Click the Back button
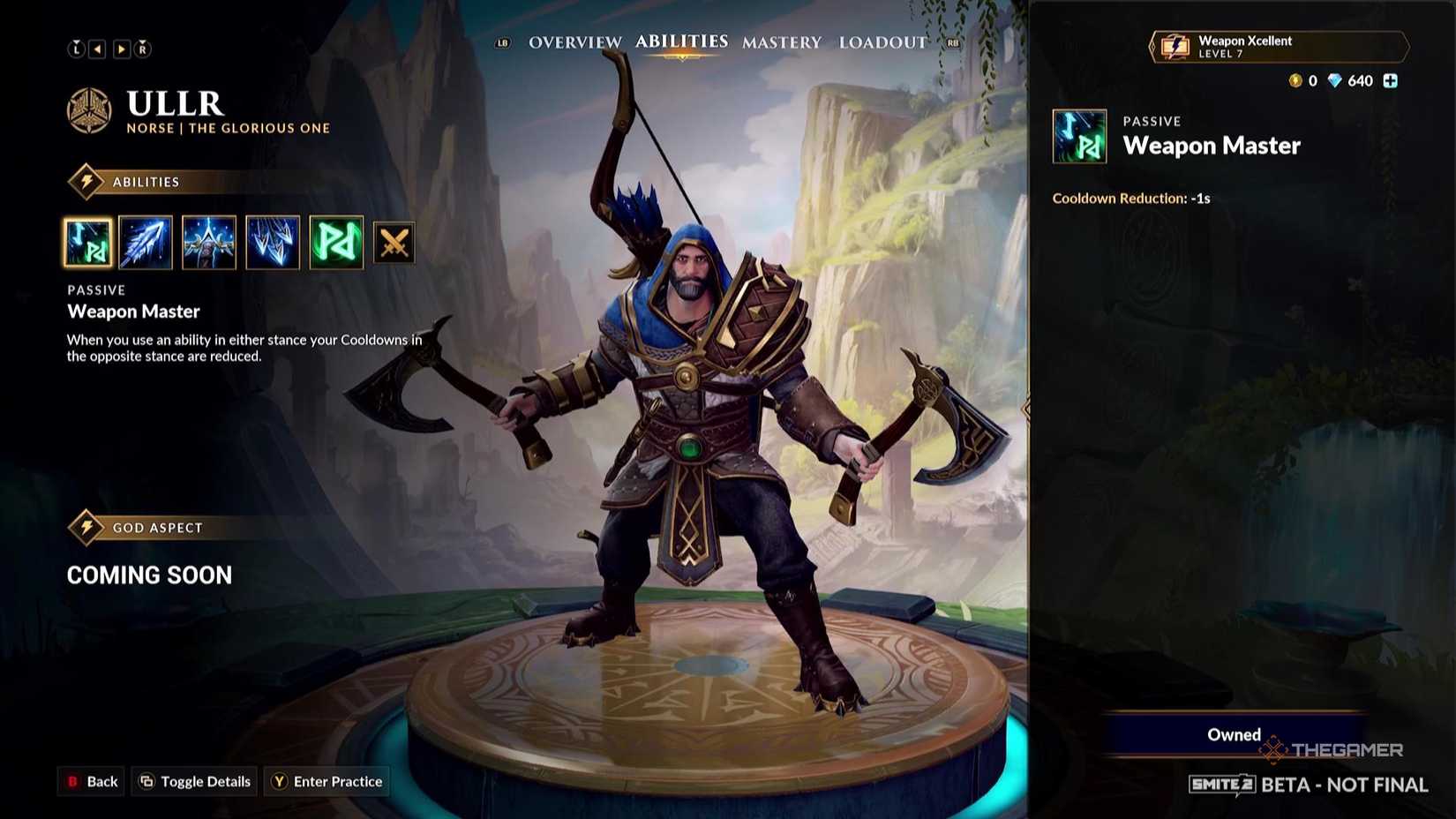The height and width of the screenshot is (819, 1456). tap(90, 781)
